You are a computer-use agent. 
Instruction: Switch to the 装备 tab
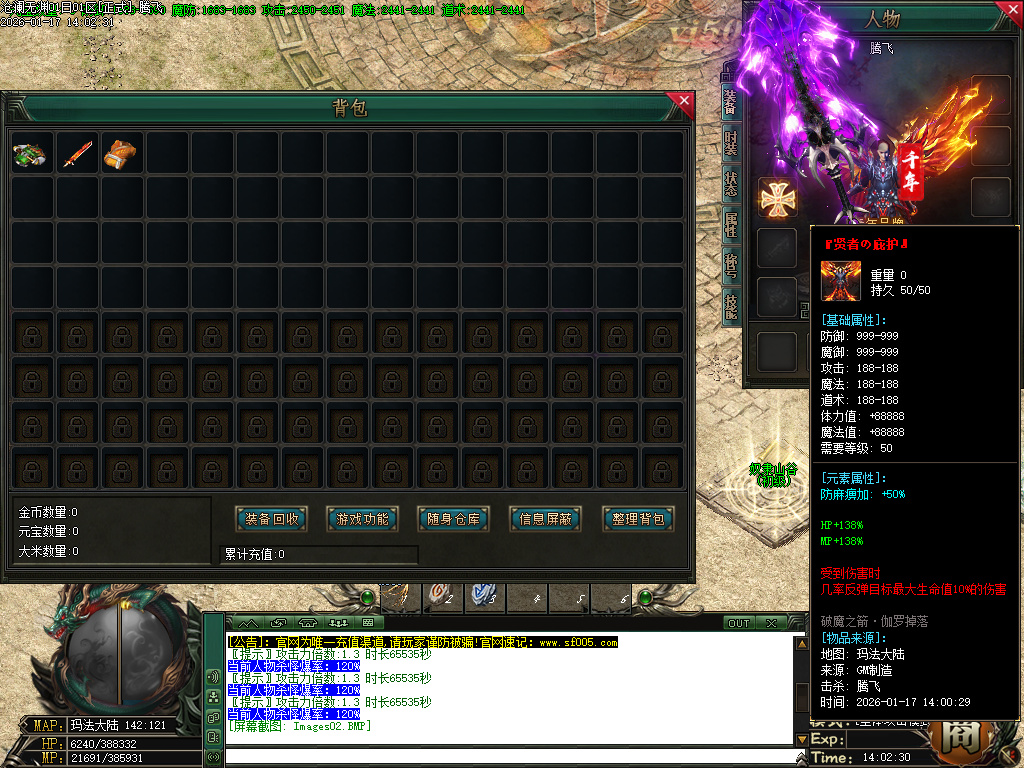pos(730,98)
